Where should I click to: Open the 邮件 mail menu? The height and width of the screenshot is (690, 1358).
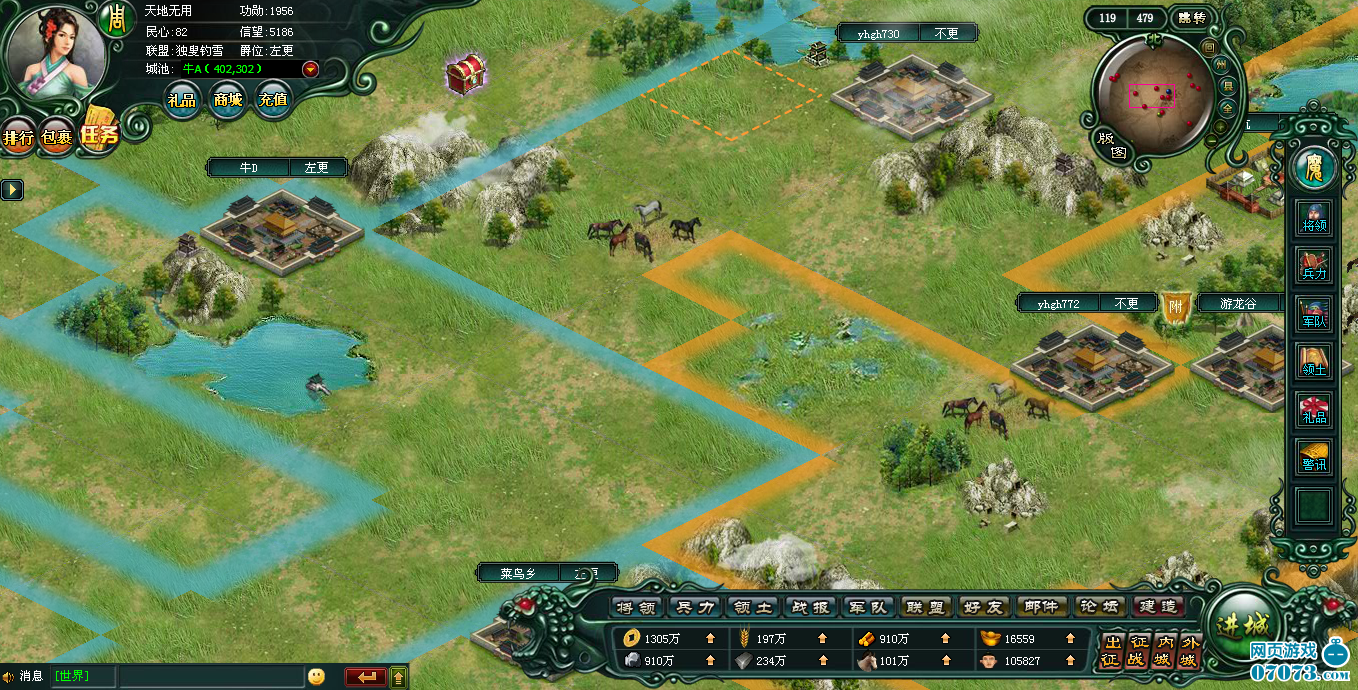coord(1041,607)
